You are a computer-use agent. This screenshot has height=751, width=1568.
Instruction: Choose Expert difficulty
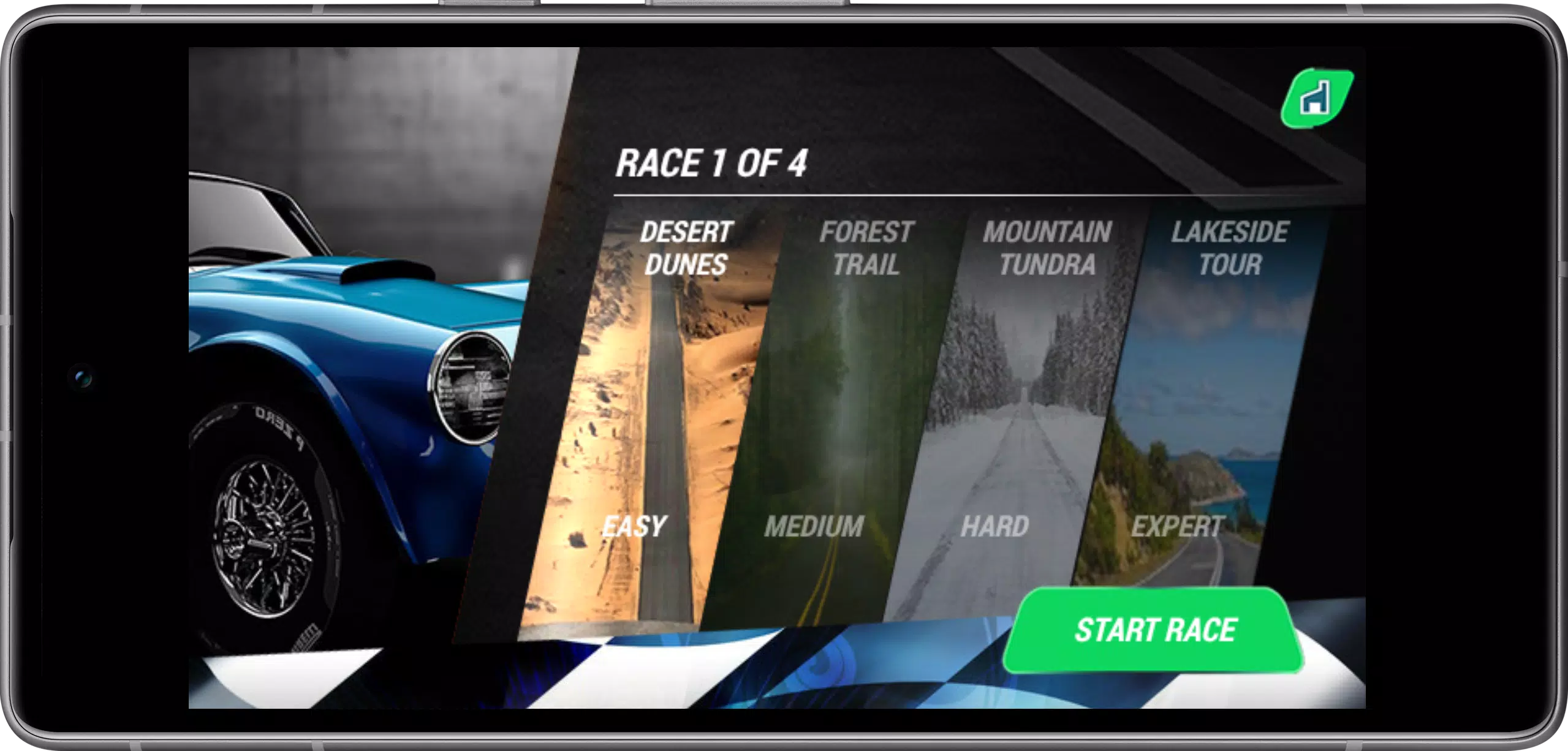1177,526
